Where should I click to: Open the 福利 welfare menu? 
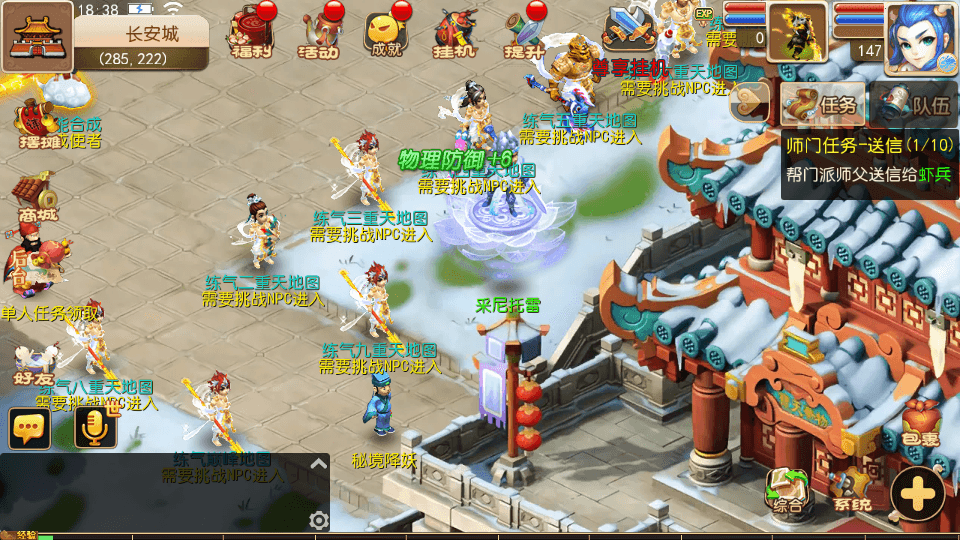(x=249, y=32)
